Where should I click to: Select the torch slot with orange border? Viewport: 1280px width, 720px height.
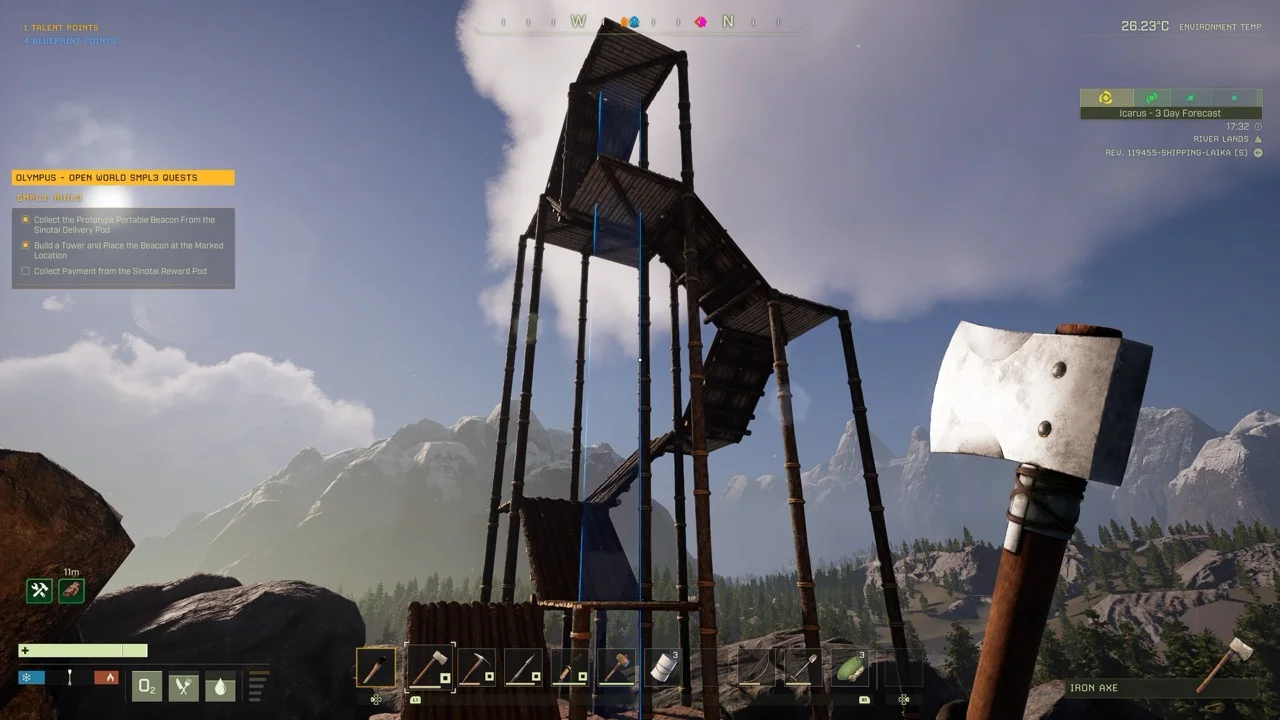[376, 667]
